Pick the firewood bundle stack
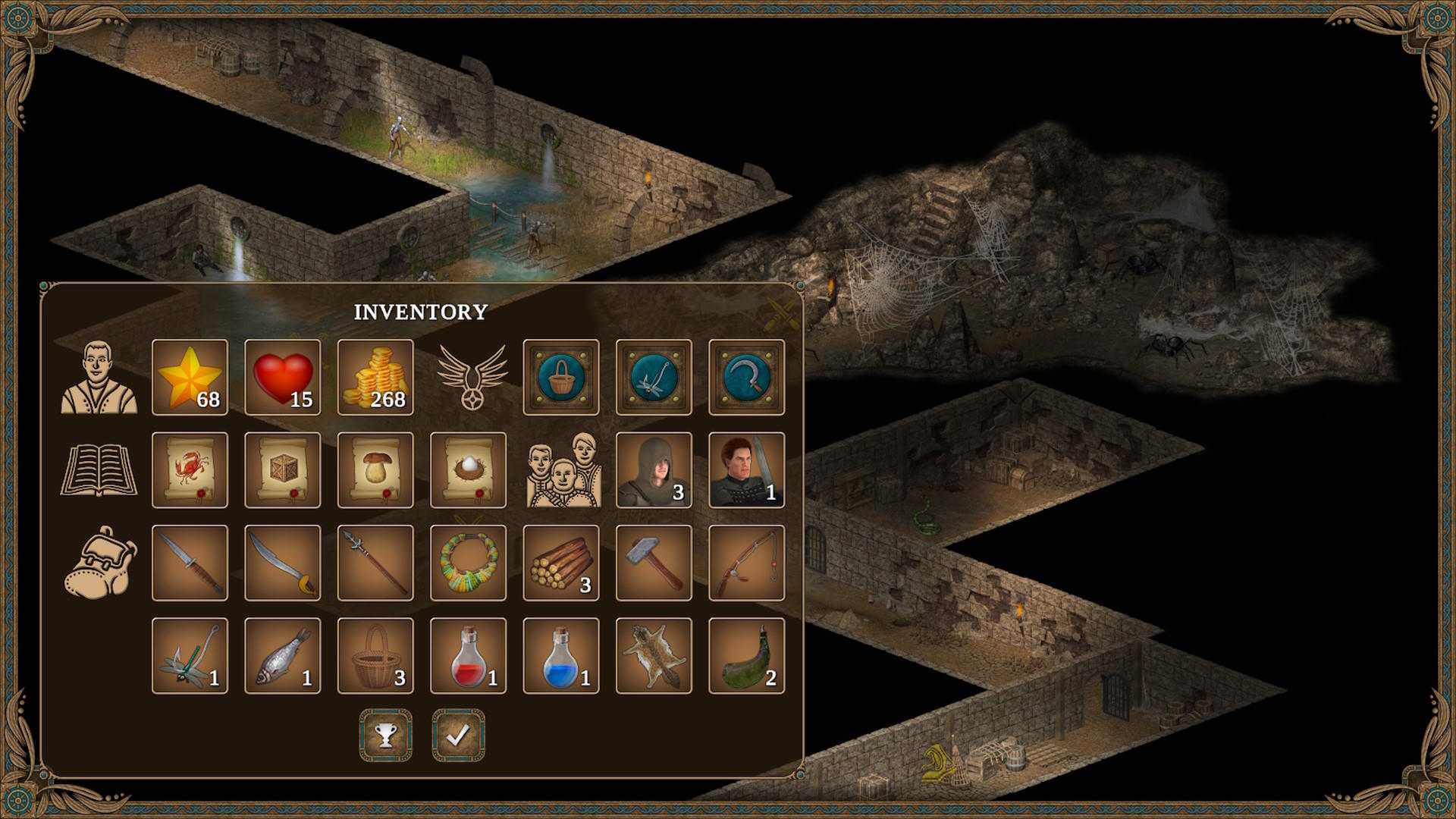This screenshot has width=1456, height=819. (x=561, y=563)
